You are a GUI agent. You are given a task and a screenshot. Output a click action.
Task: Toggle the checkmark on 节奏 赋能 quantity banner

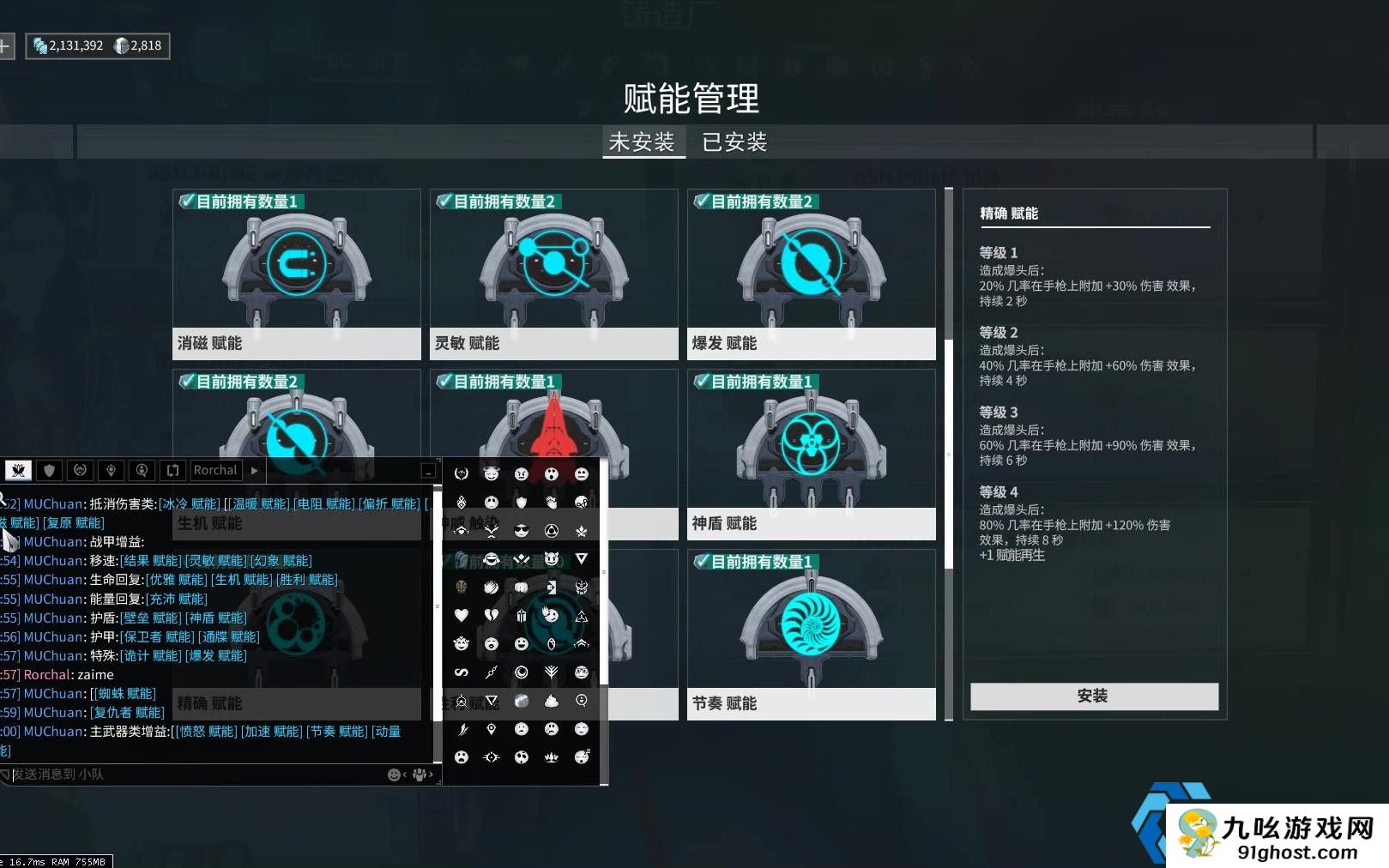coord(700,562)
